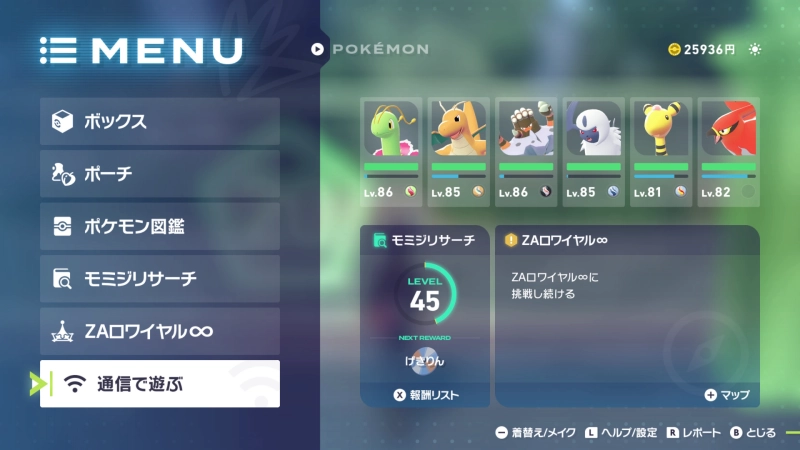This screenshot has width=800, height=450.
Task: Pick the Absol party slot
Action: coord(594,151)
